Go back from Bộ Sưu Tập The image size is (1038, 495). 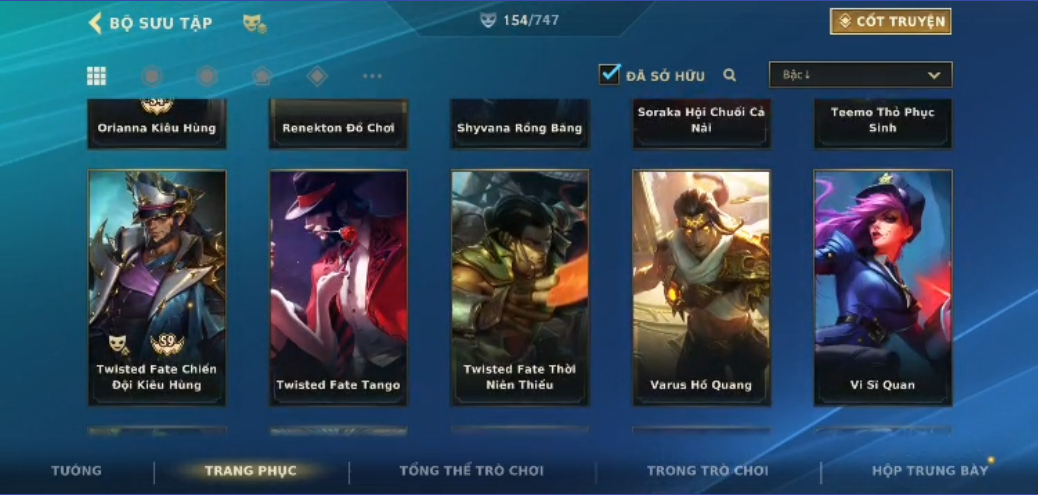pos(97,23)
